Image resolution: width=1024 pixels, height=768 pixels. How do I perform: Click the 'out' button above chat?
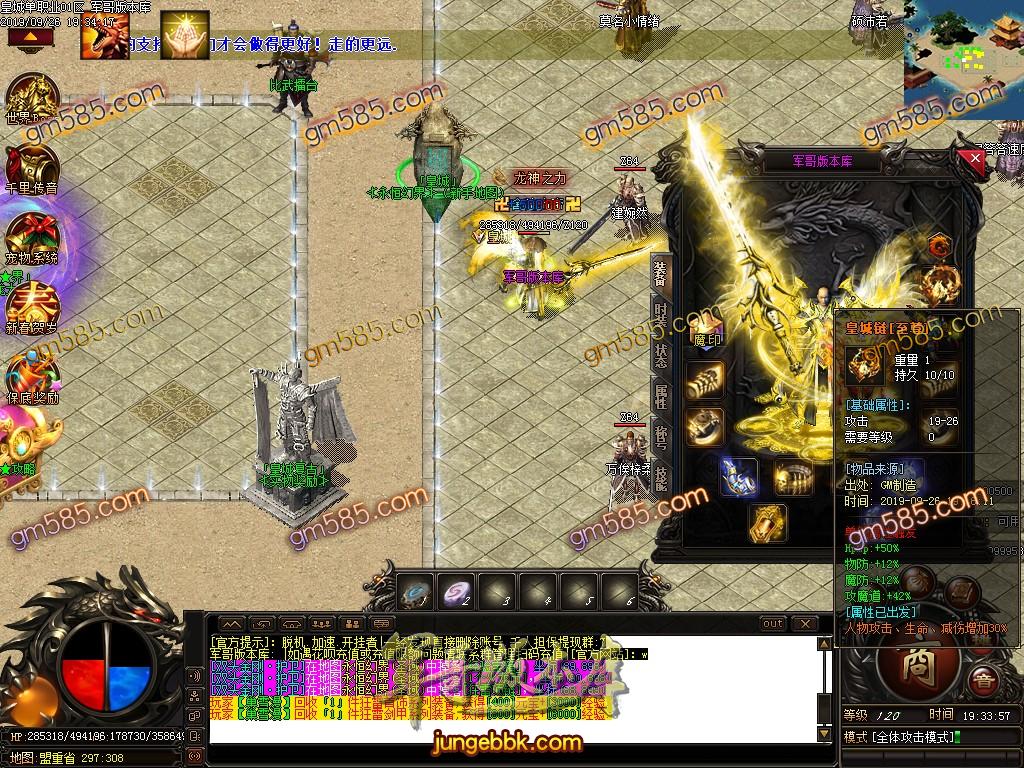click(x=772, y=624)
